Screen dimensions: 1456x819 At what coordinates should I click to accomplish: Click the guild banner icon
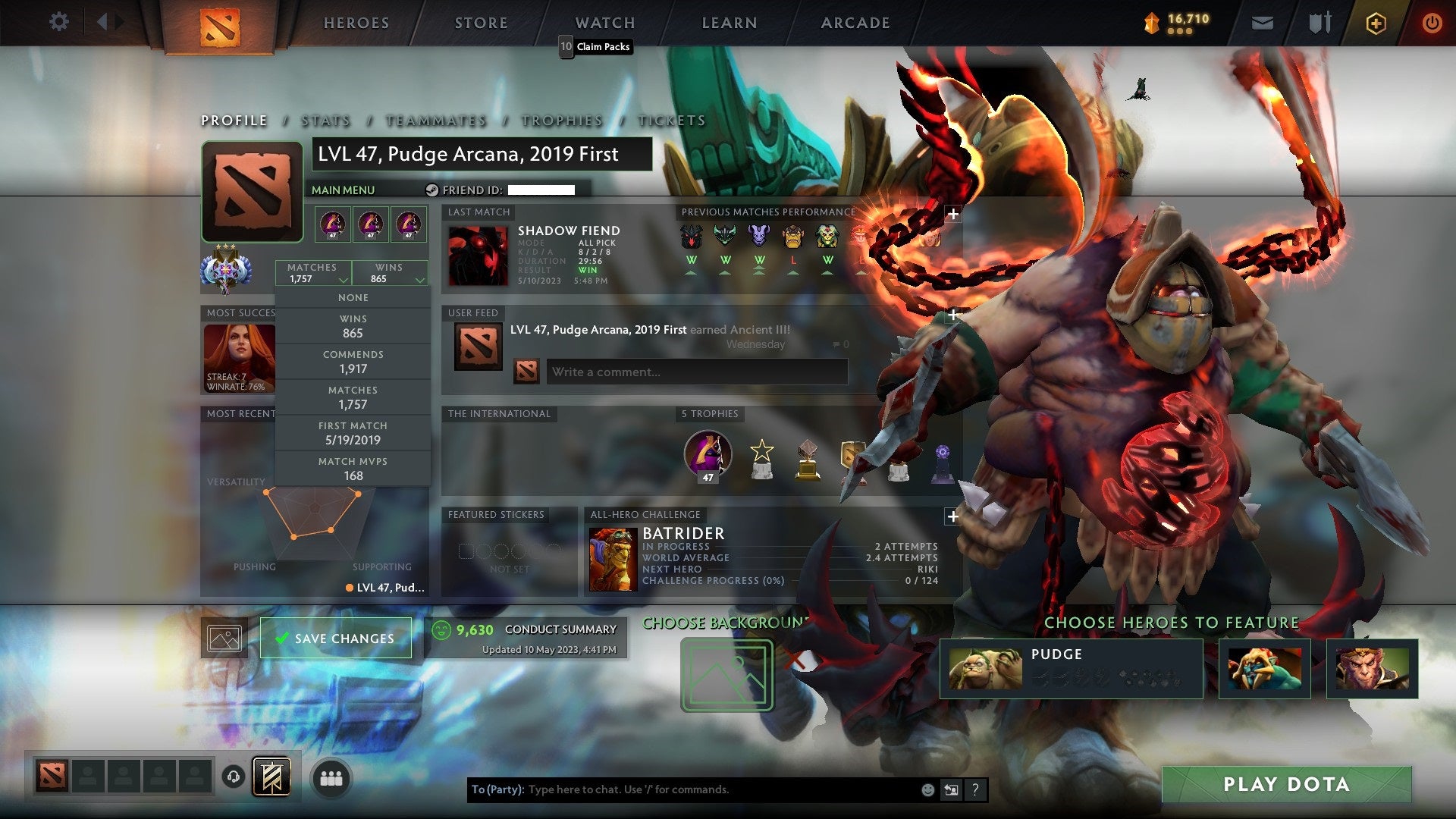click(x=271, y=777)
